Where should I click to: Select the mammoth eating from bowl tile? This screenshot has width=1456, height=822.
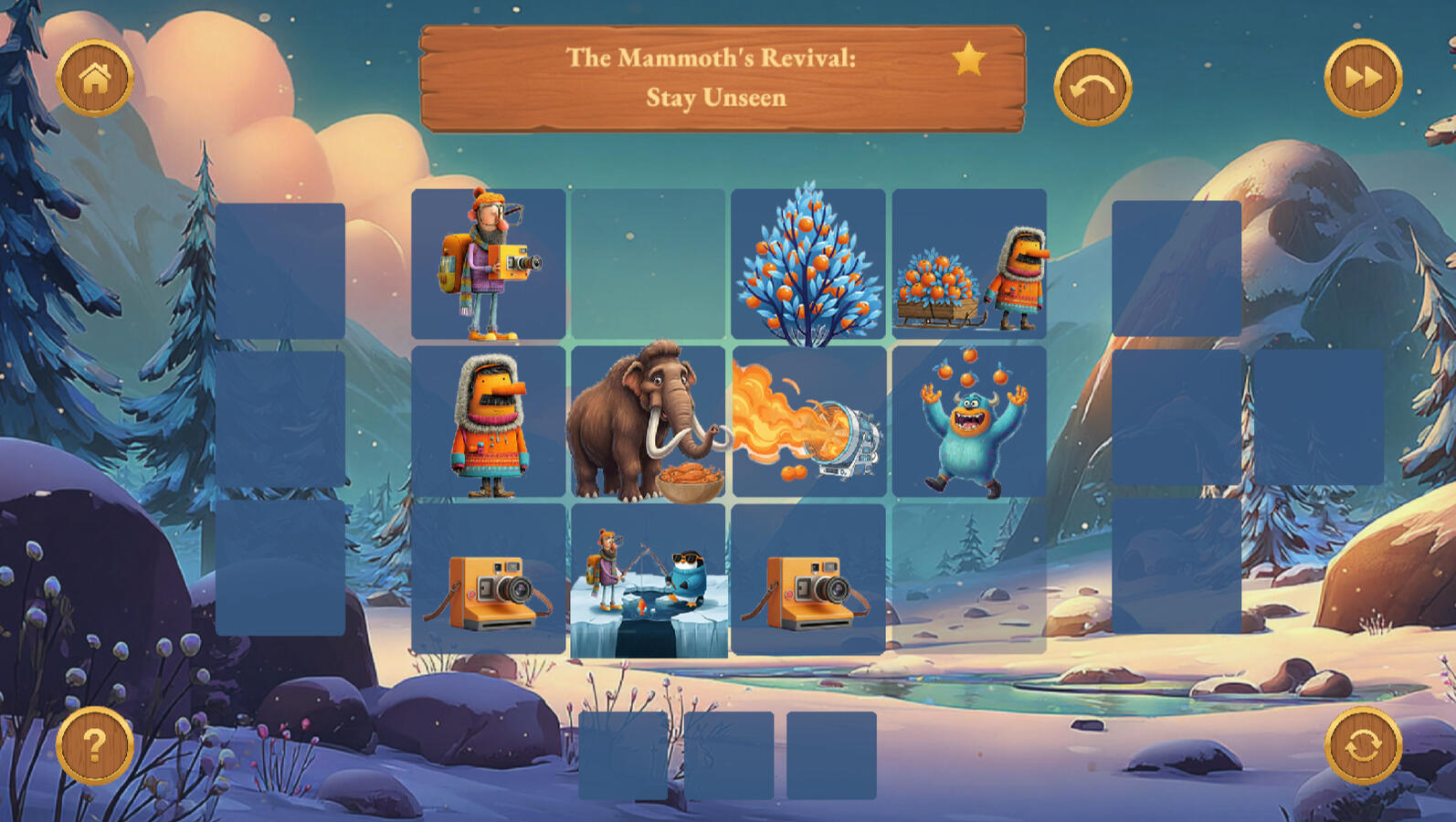pyautogui.click(x=649, y=422)
